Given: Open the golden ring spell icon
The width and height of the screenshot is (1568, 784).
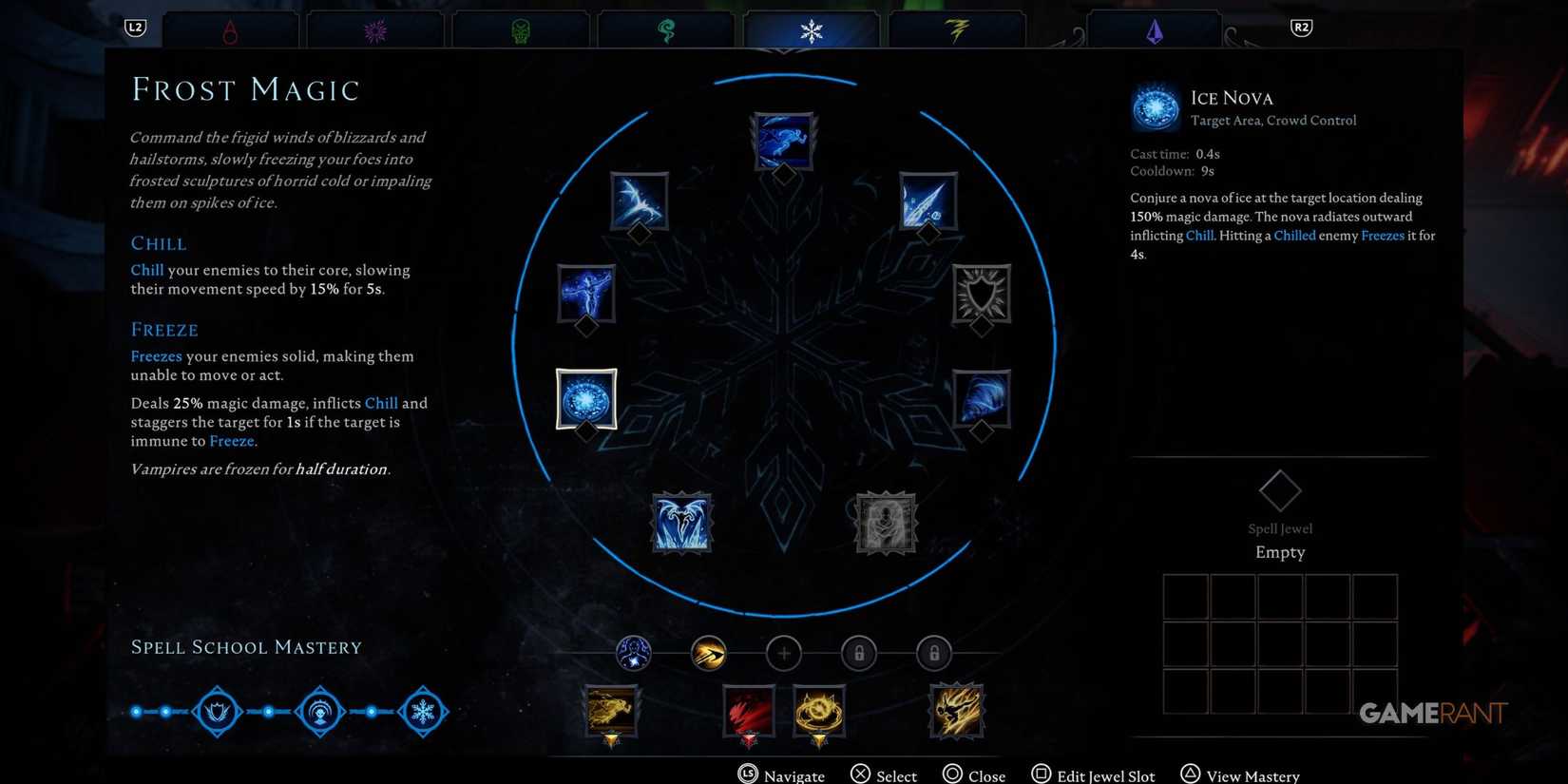Looking at the screenshot, I should tap(819, 711).
